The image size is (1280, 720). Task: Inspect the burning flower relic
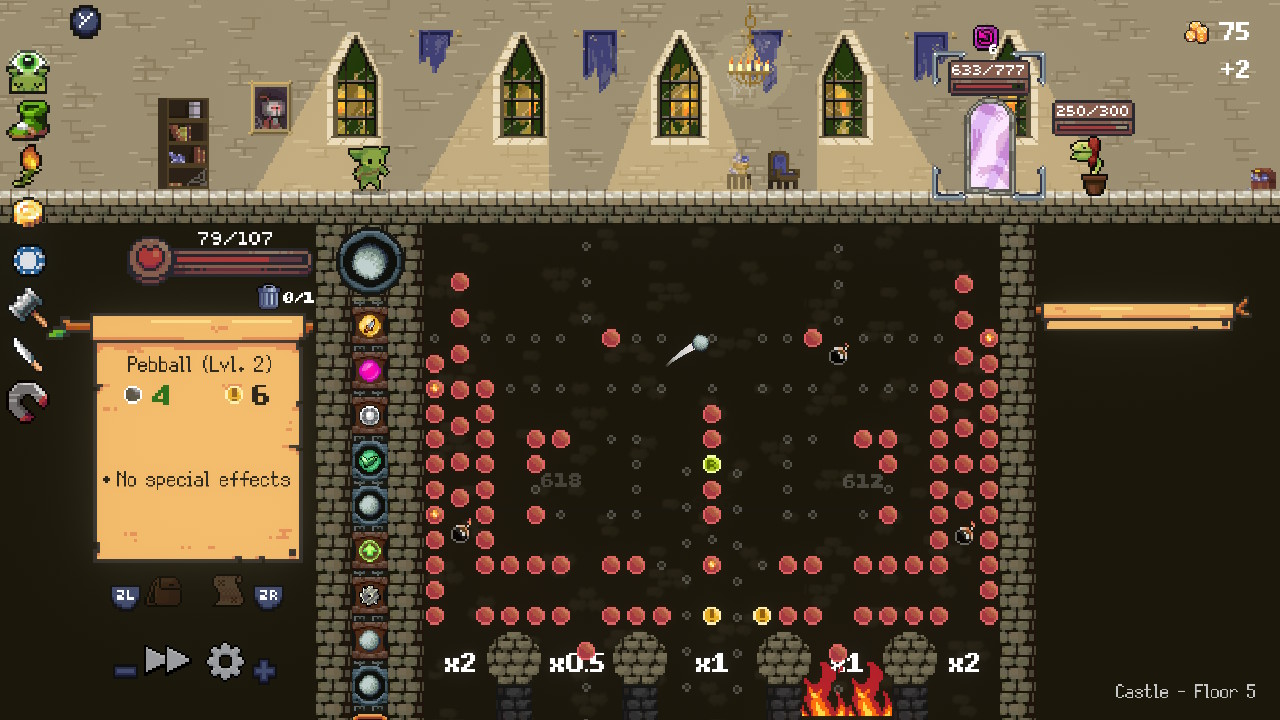point(27,165)
